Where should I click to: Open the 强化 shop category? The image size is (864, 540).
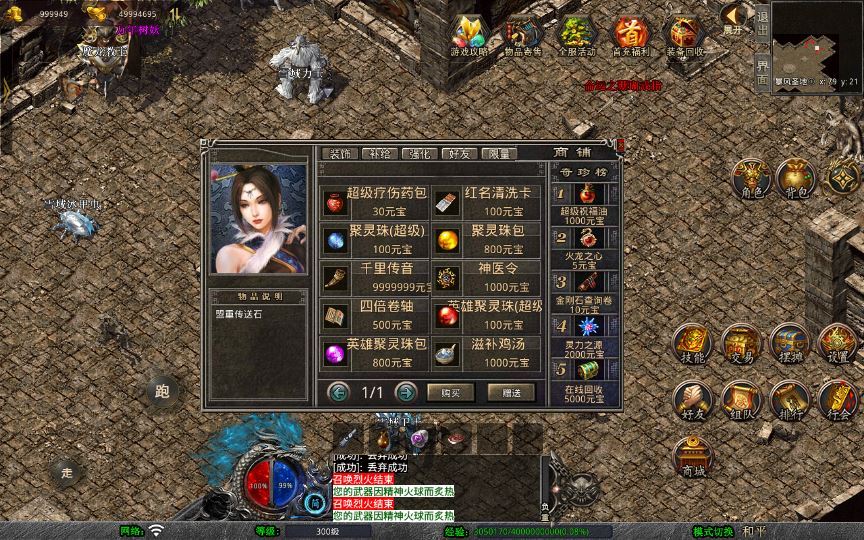pos(418,154)
